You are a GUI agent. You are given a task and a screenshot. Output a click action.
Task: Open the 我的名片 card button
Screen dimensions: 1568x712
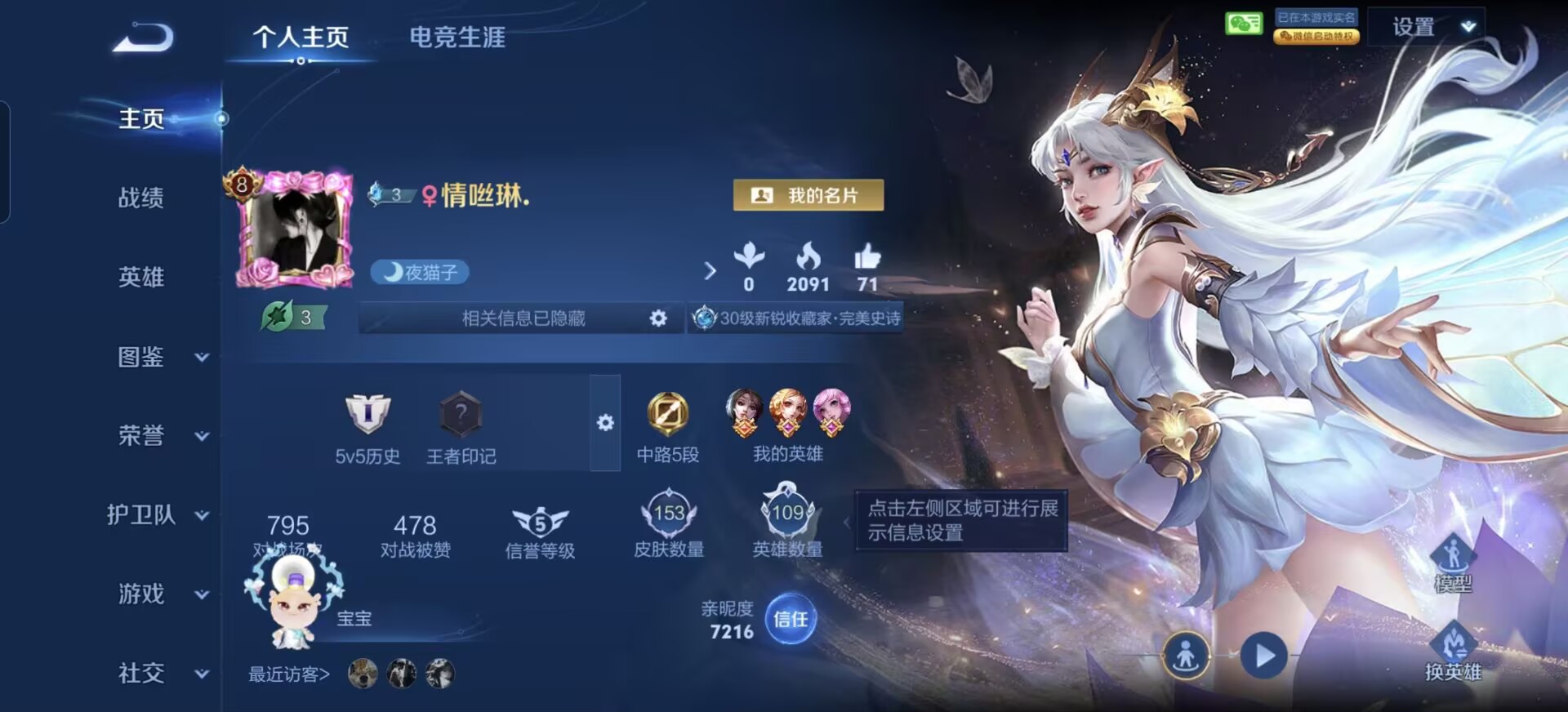(x=808, y=195)
